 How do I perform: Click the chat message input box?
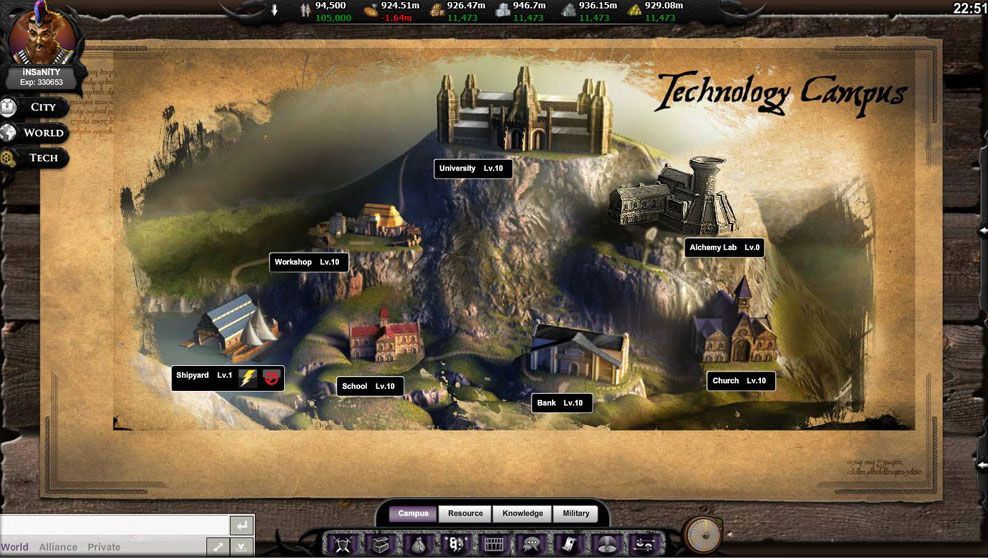(114, 525)
